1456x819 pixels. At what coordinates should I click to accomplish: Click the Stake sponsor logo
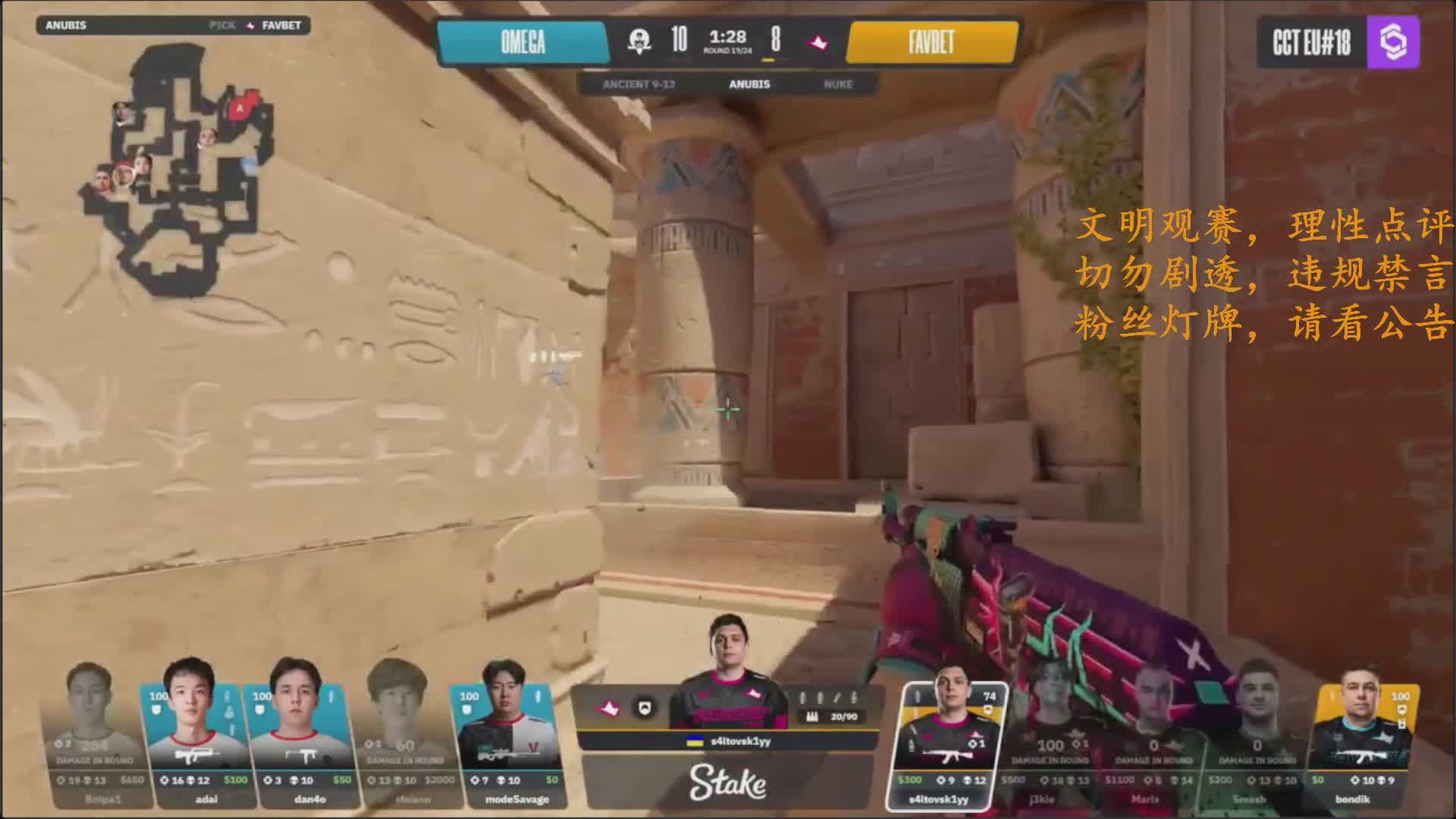point(727,783)
